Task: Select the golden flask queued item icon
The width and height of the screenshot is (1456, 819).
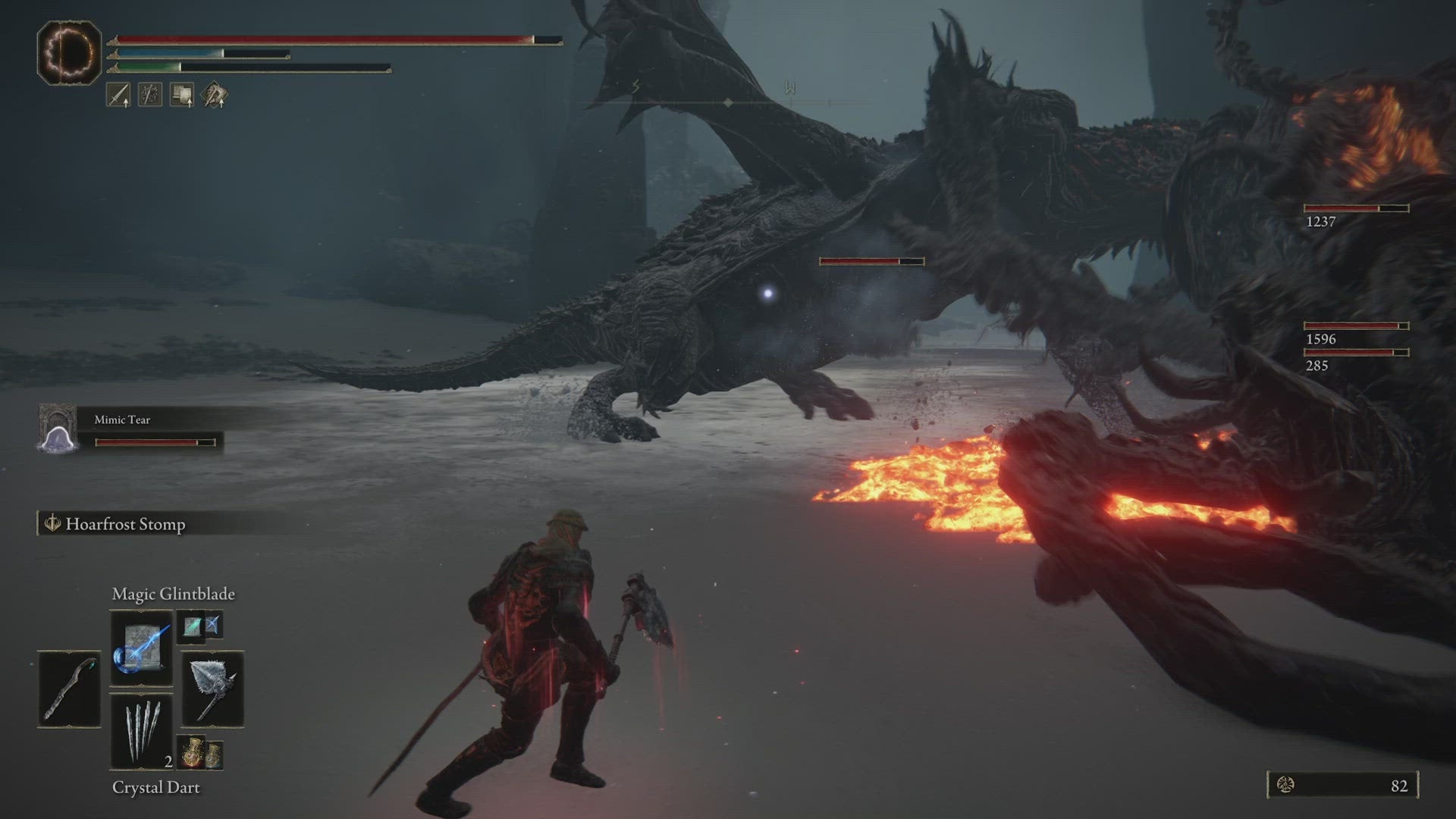Action: click(192, 750)
